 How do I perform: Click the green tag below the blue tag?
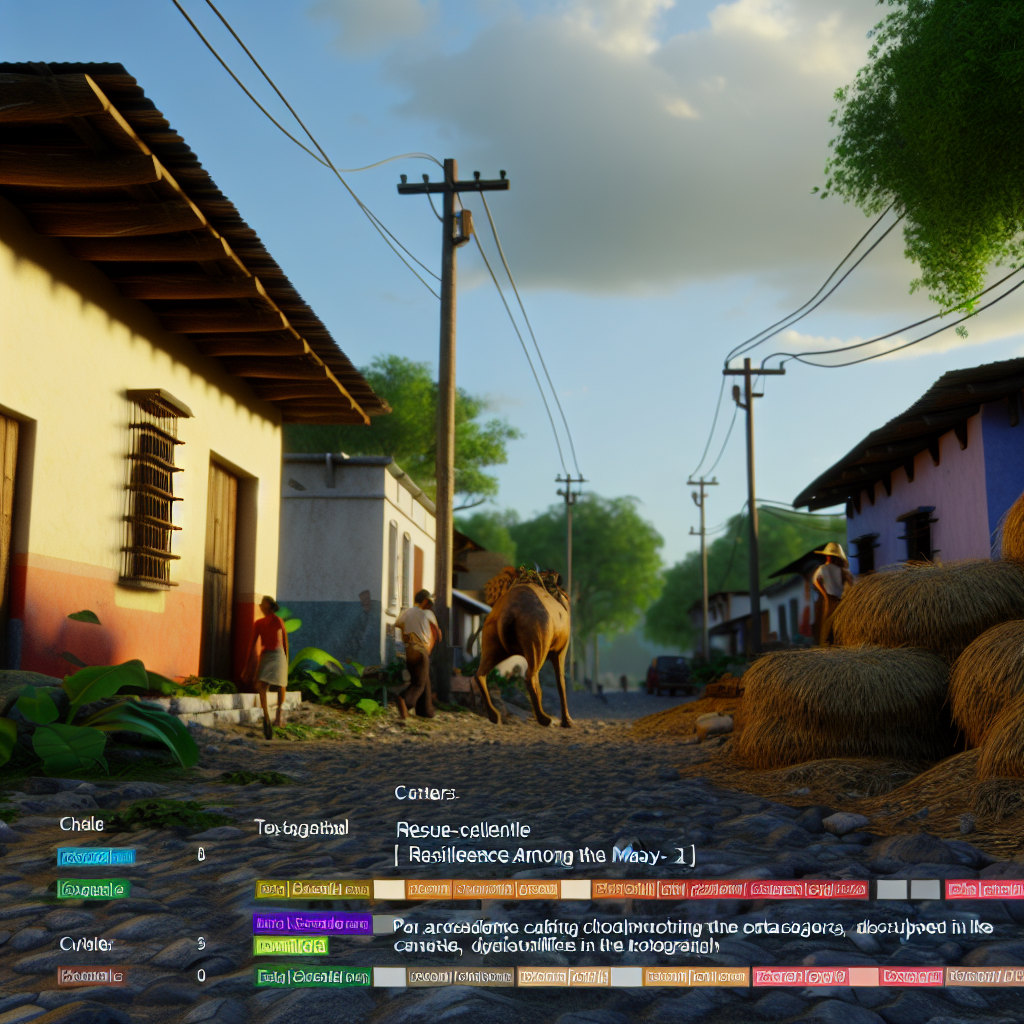tap(93, 888)
